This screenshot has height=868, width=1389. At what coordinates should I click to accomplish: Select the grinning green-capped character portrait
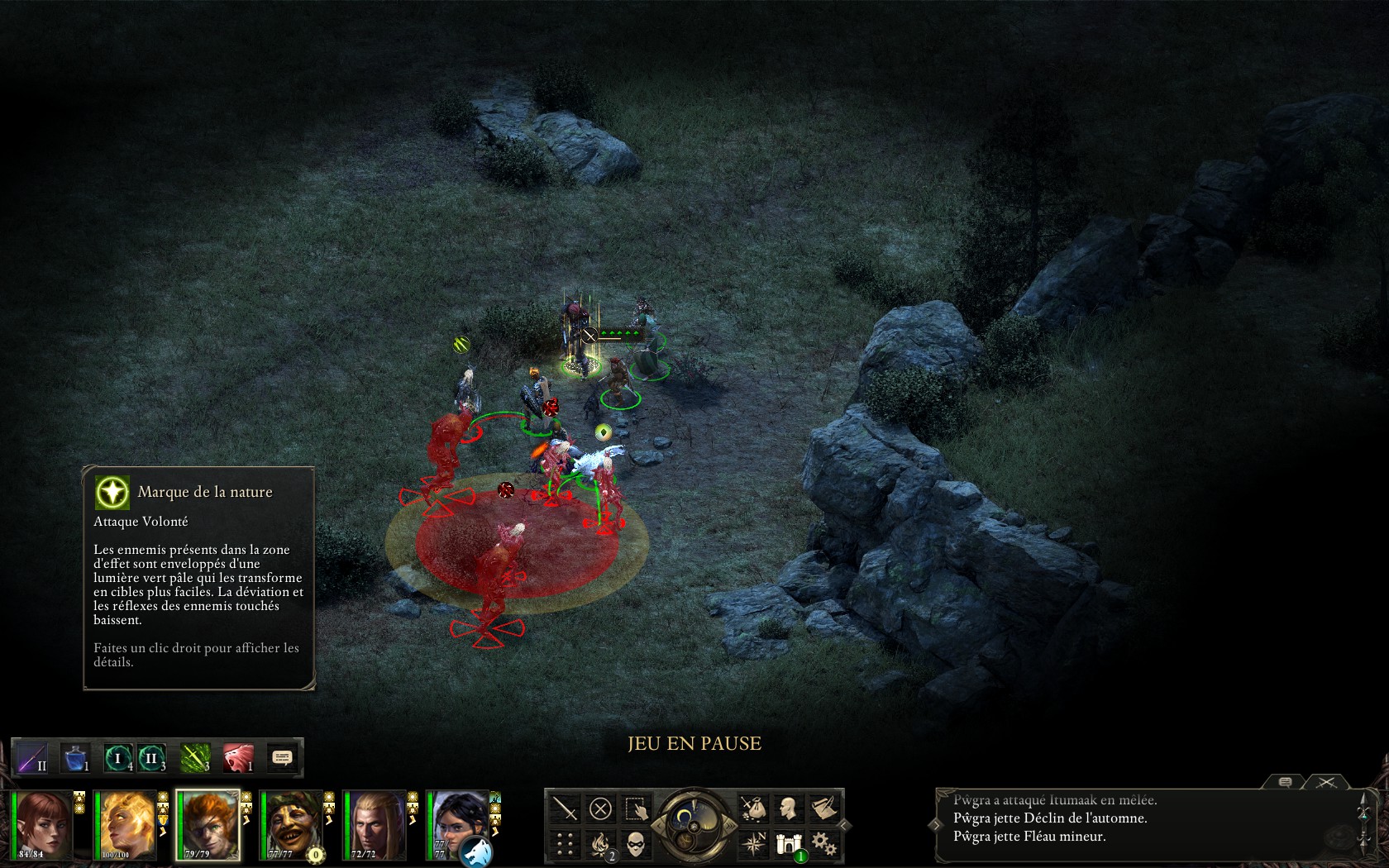pos(292,824)
